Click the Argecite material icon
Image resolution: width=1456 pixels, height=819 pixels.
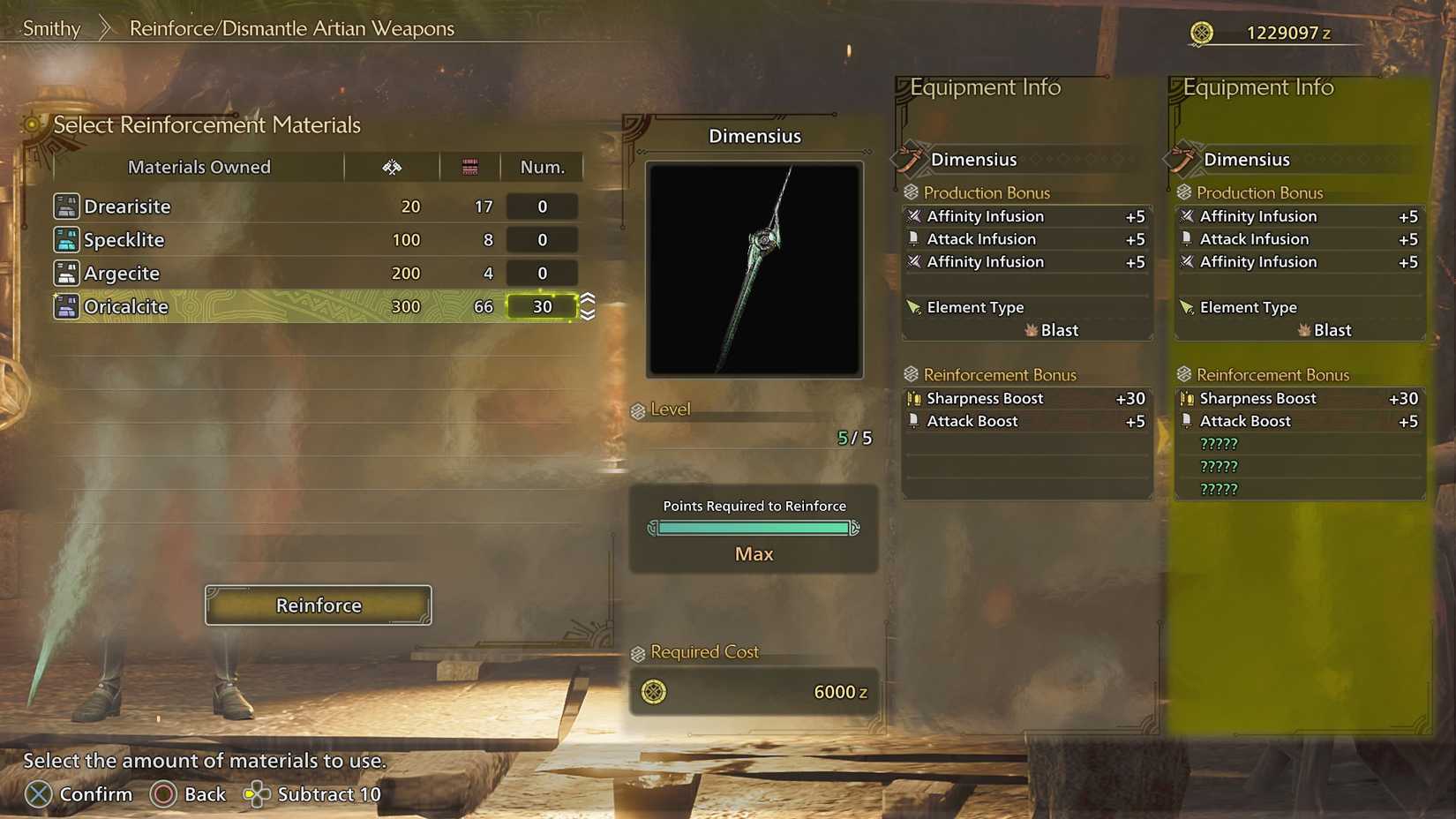(x=65, y=273)
